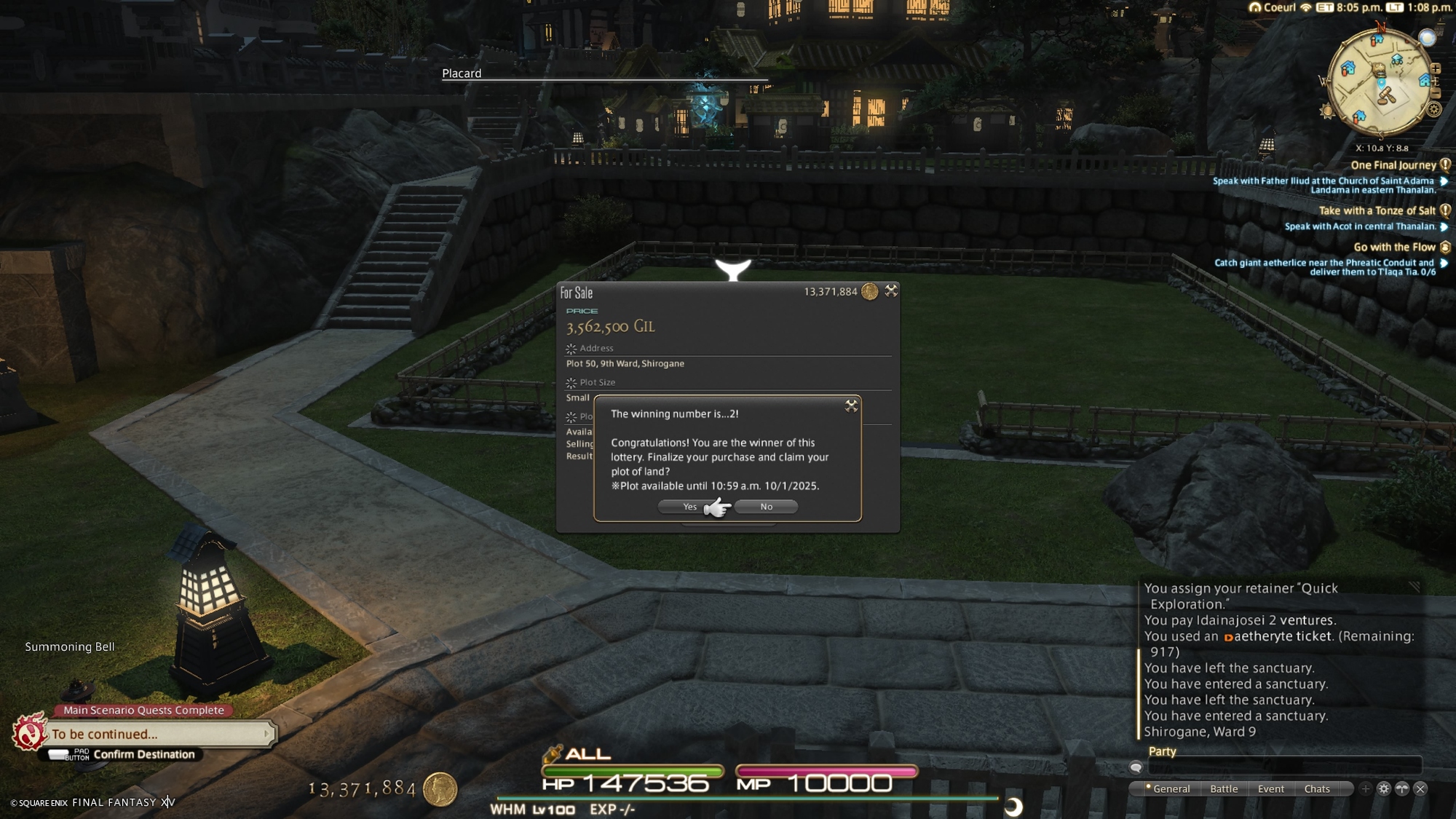Zoom in the minimap with plus
The image size is (1456, 819).
click(x=1436, y=68)
